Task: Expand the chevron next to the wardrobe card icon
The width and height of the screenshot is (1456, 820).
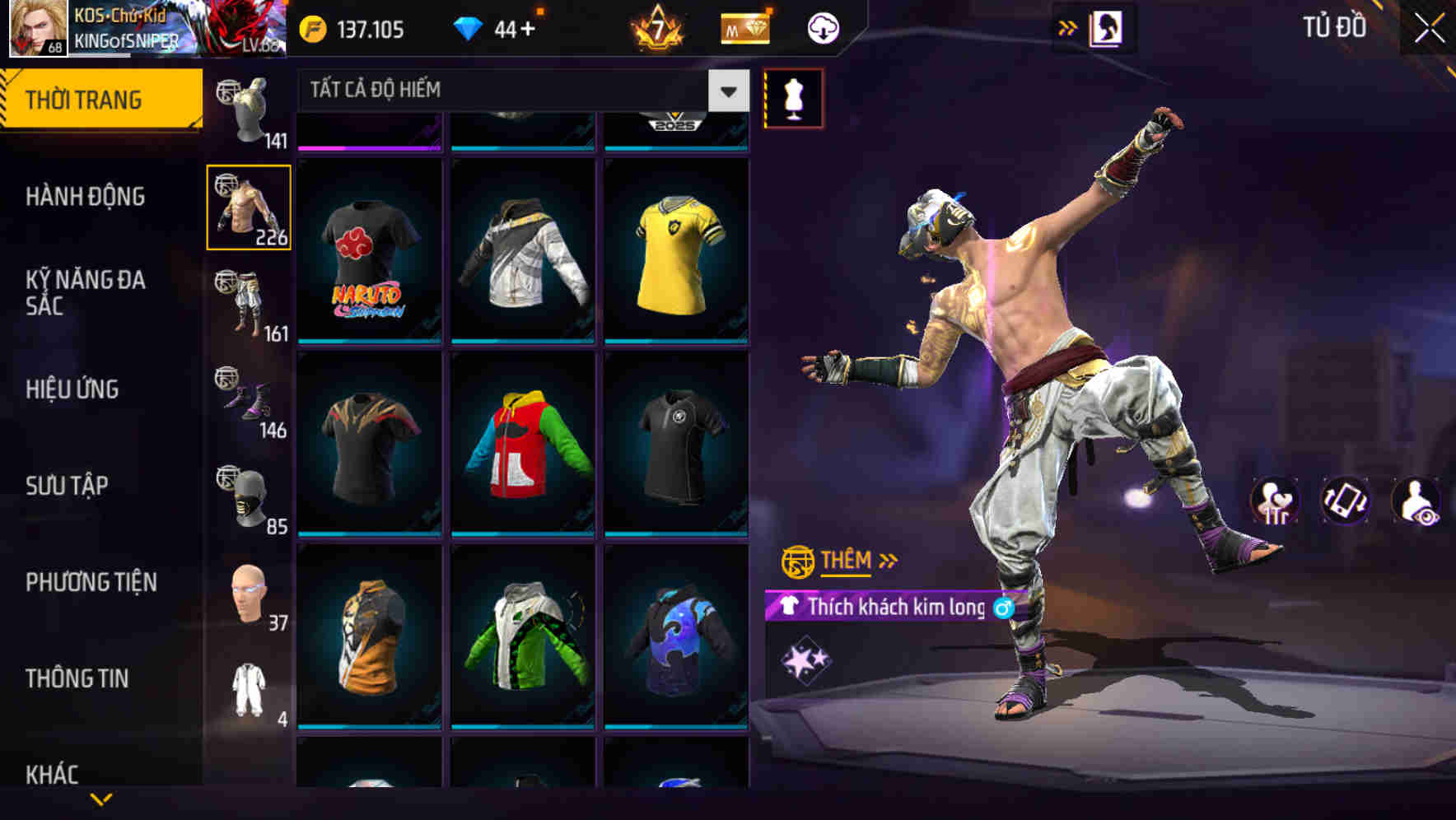Action: tap(1068, 26)
